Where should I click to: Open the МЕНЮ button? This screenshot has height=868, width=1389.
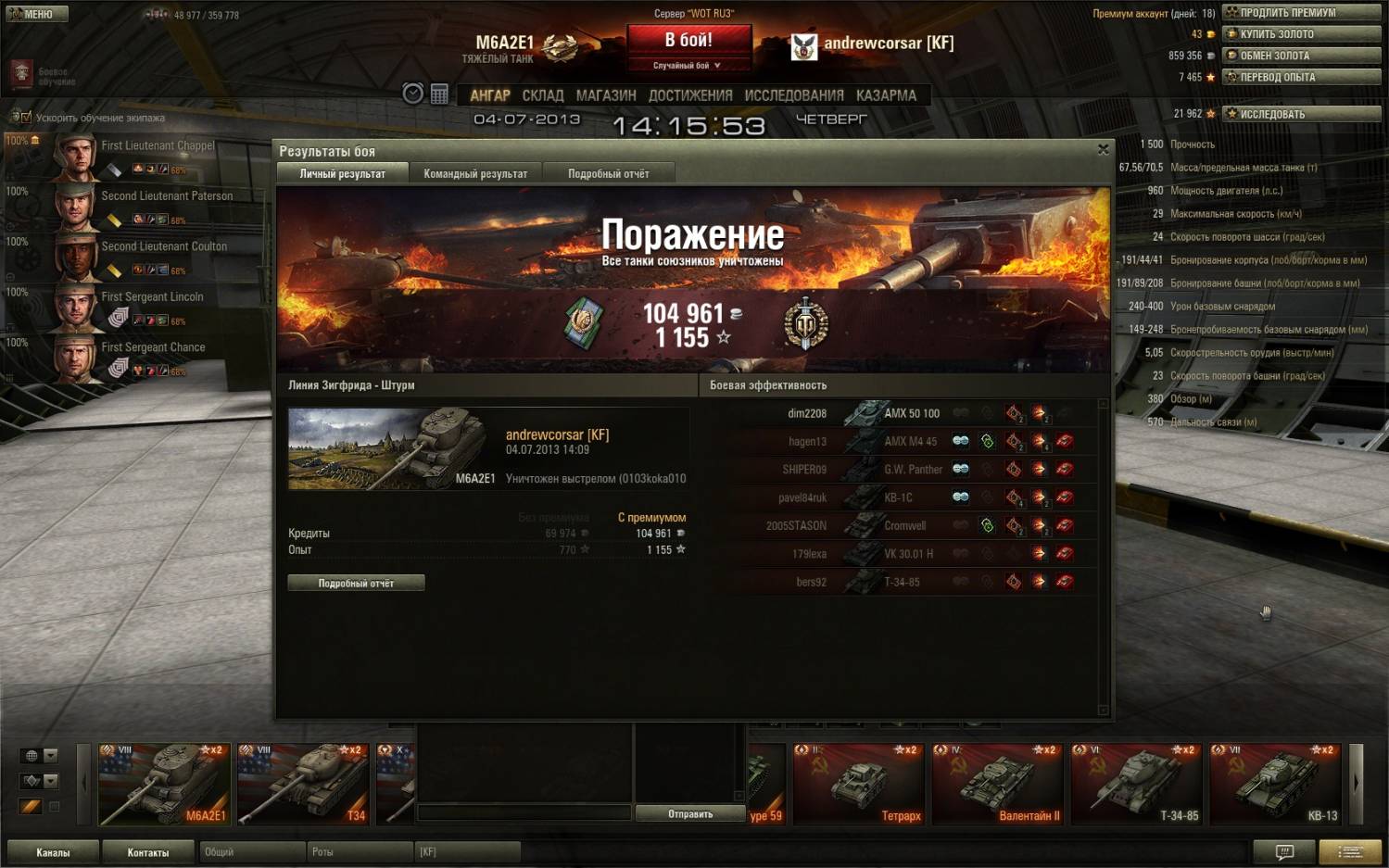(35, 14)
